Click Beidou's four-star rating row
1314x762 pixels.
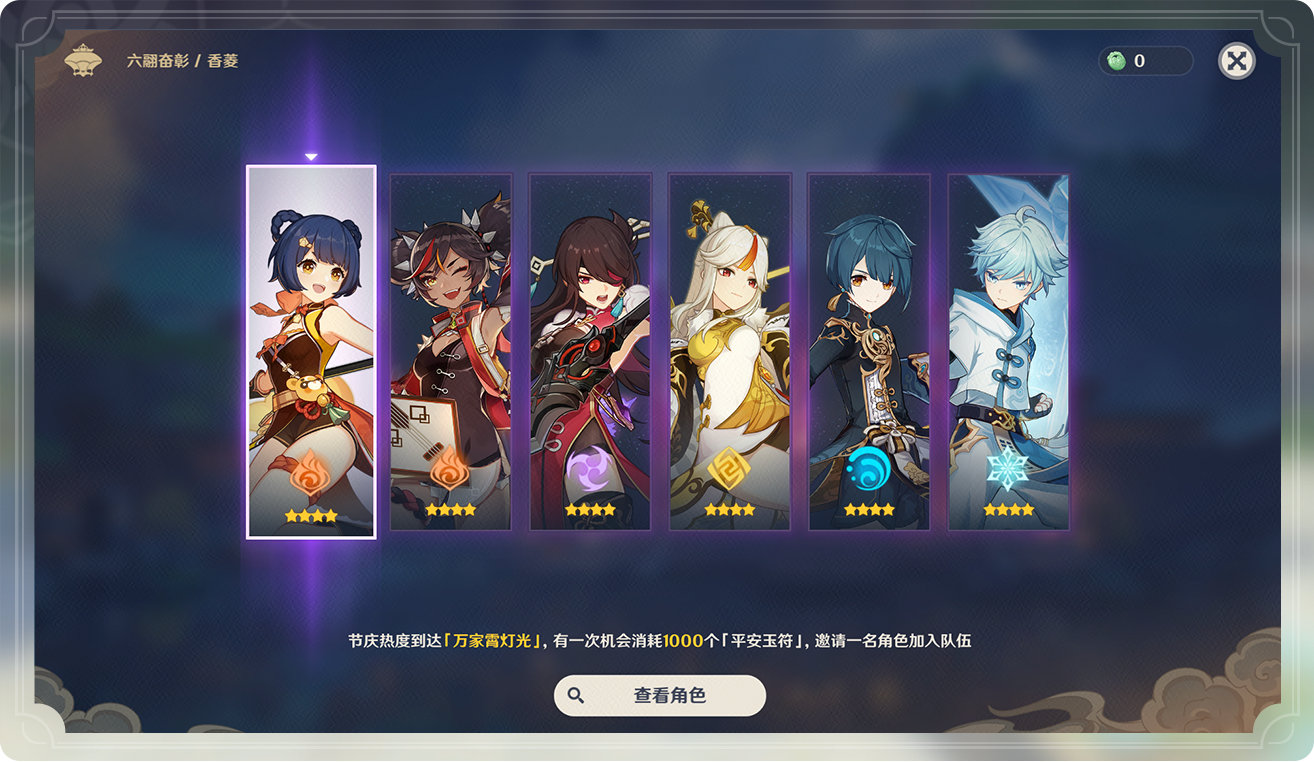pyautogui.click(x=590, y=508)
